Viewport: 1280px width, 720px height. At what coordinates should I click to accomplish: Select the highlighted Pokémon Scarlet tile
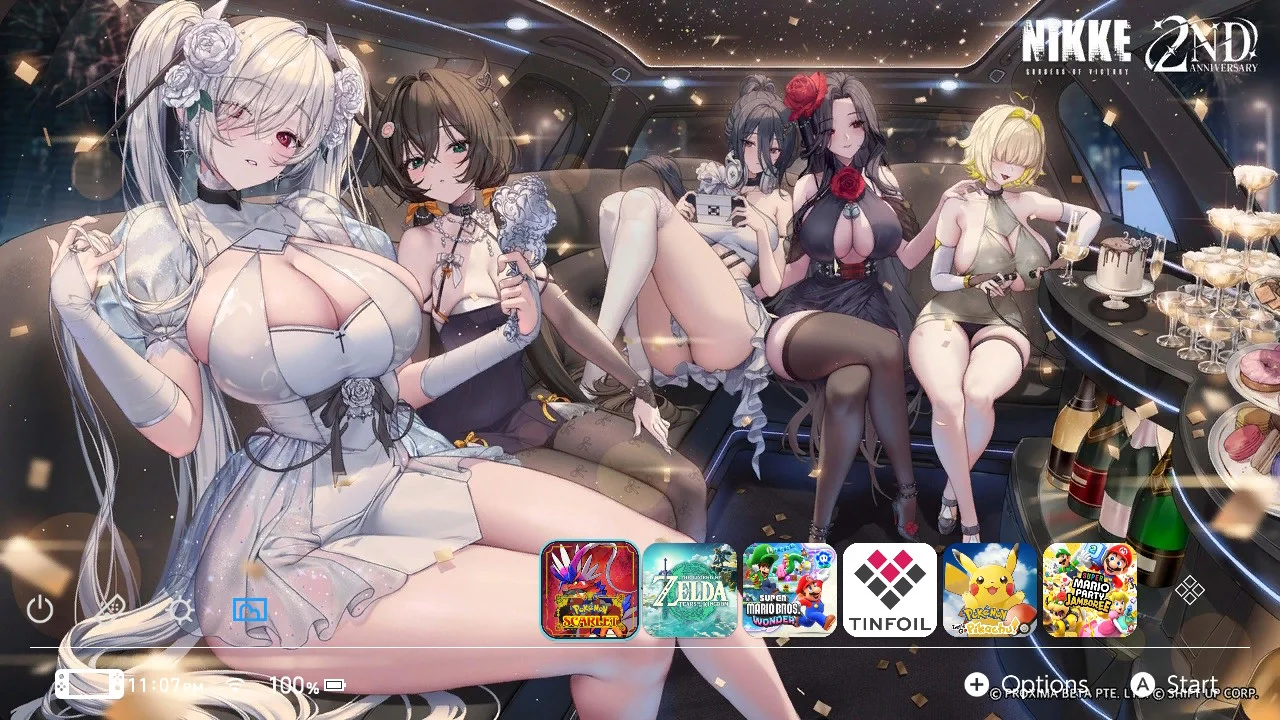589,591
